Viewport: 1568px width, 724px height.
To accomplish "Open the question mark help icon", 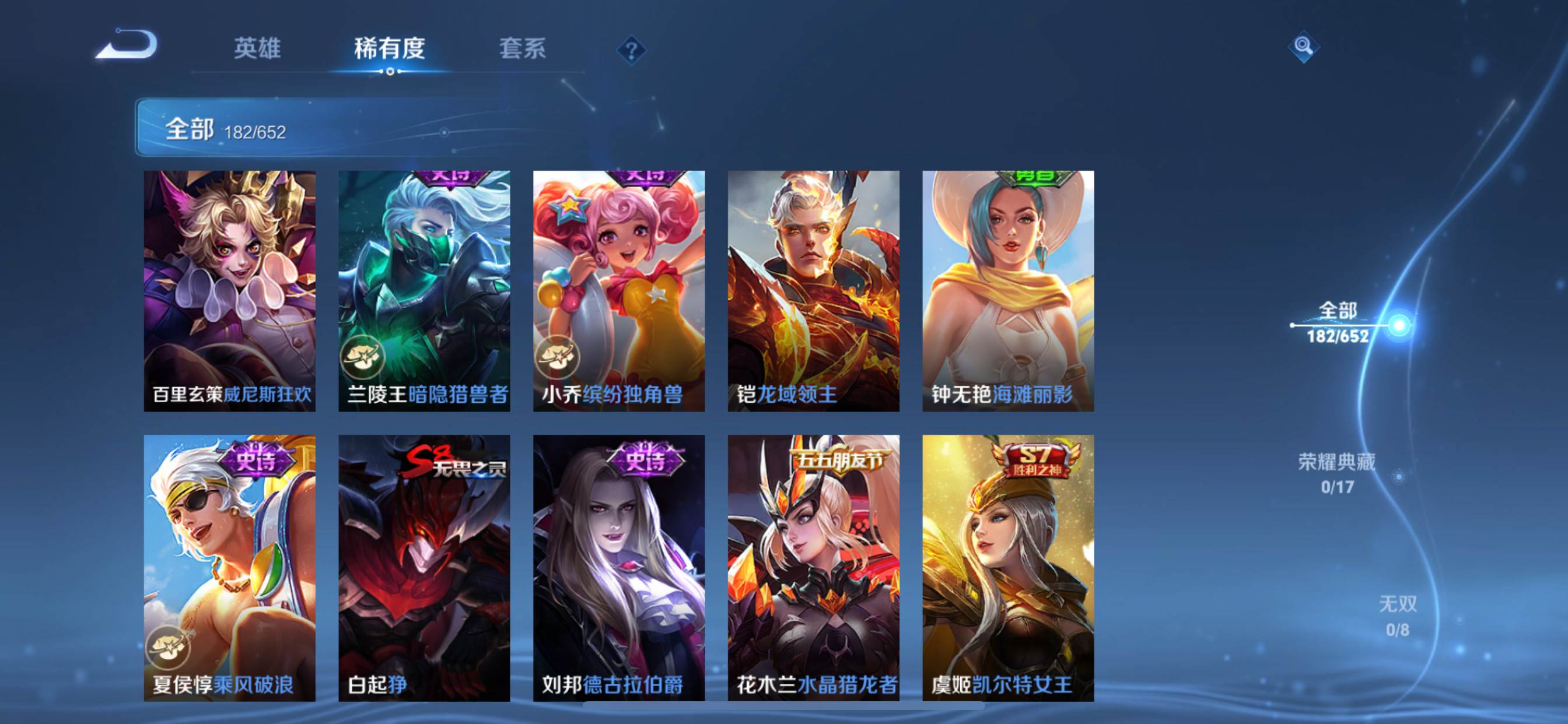I will [631, 50].
